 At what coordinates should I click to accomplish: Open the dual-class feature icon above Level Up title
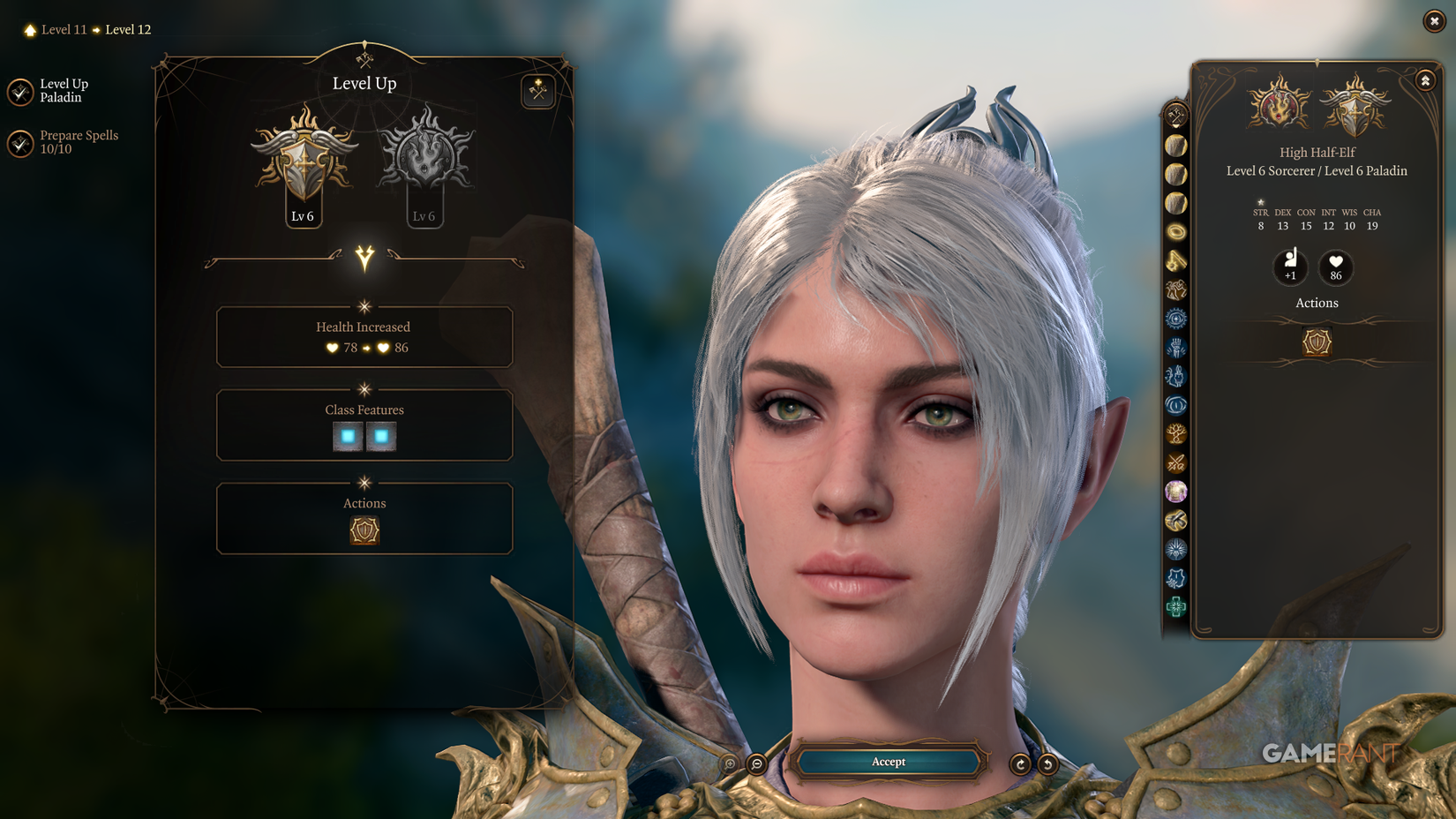click(x=537, y=91)
